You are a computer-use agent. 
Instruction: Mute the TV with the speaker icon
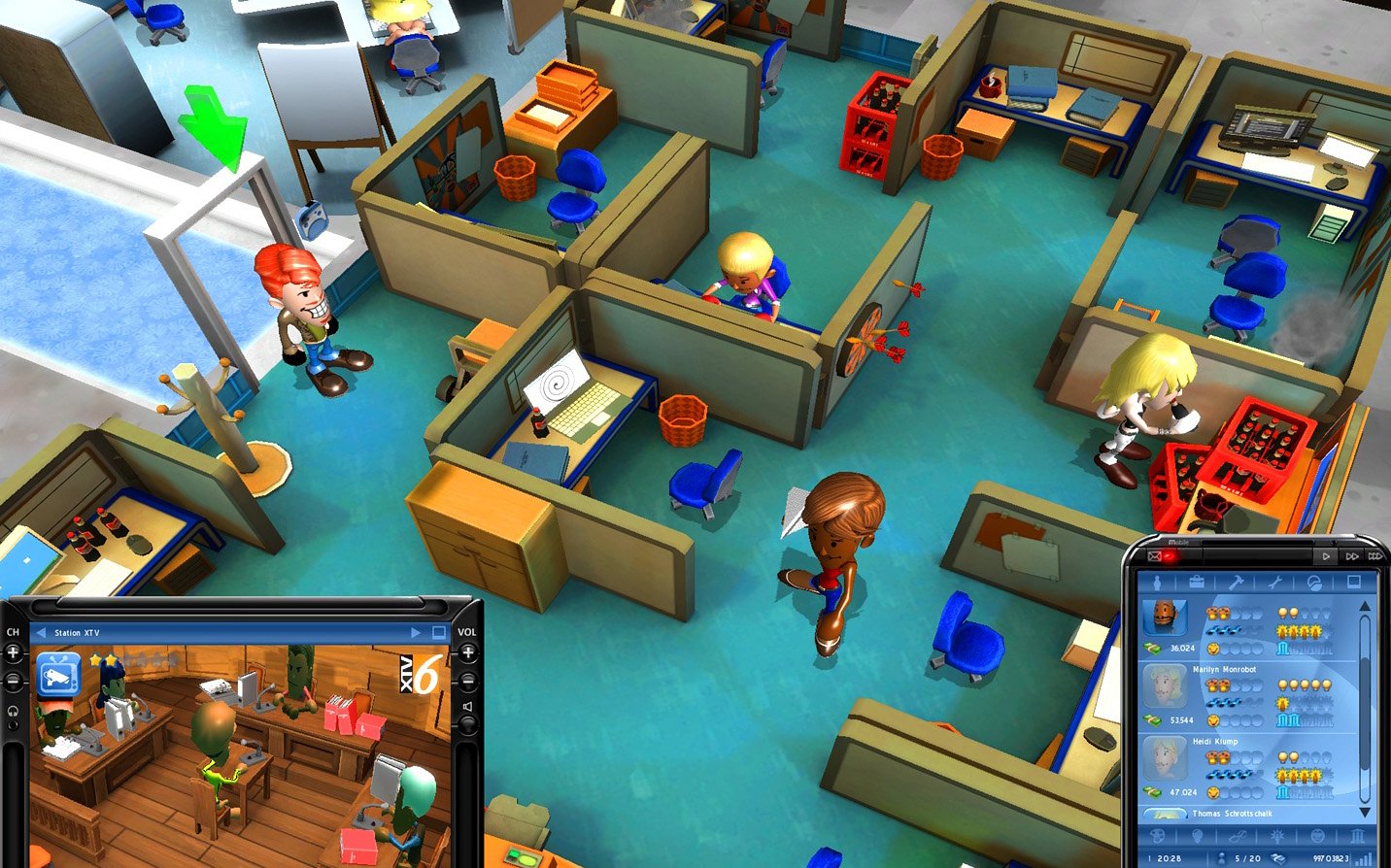pos(466,707)
